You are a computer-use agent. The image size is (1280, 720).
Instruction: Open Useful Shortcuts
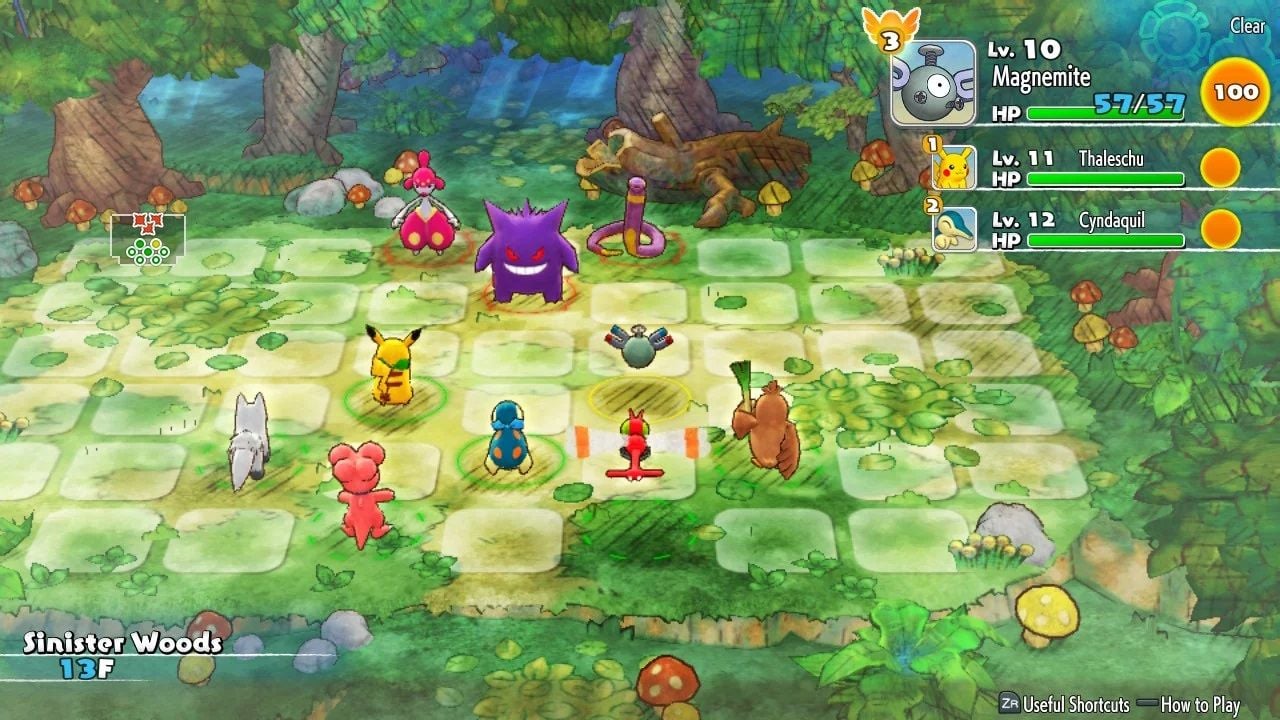1064,704
